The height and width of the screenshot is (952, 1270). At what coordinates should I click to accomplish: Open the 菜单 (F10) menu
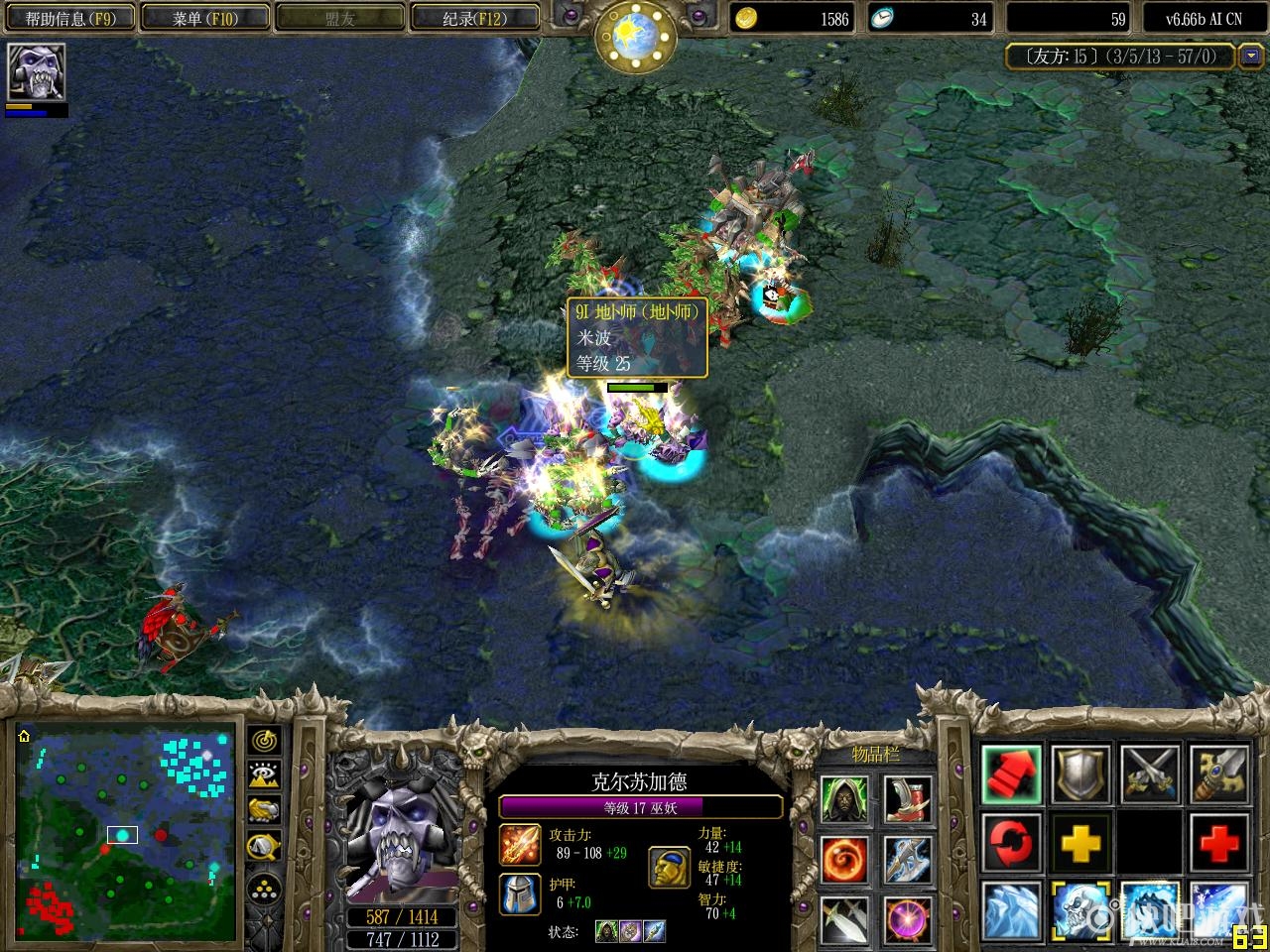pyautogui.click(x=204, y=17)
